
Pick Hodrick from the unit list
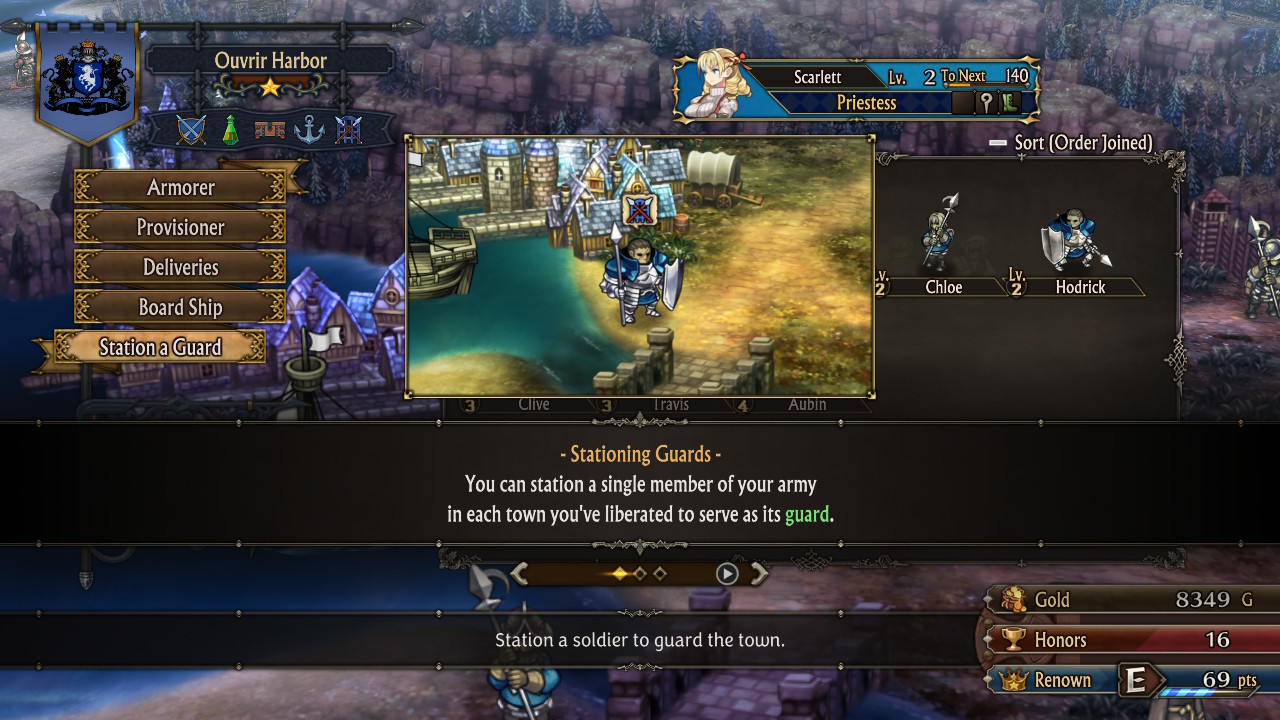click(x=1078, y=250)
